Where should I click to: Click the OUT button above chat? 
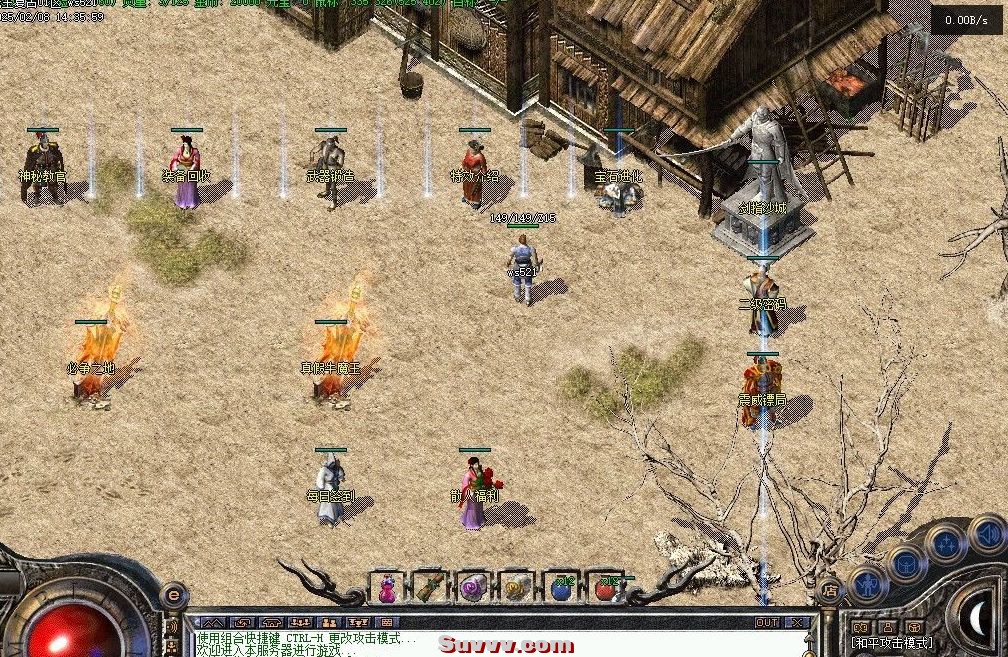pos(767,622)
